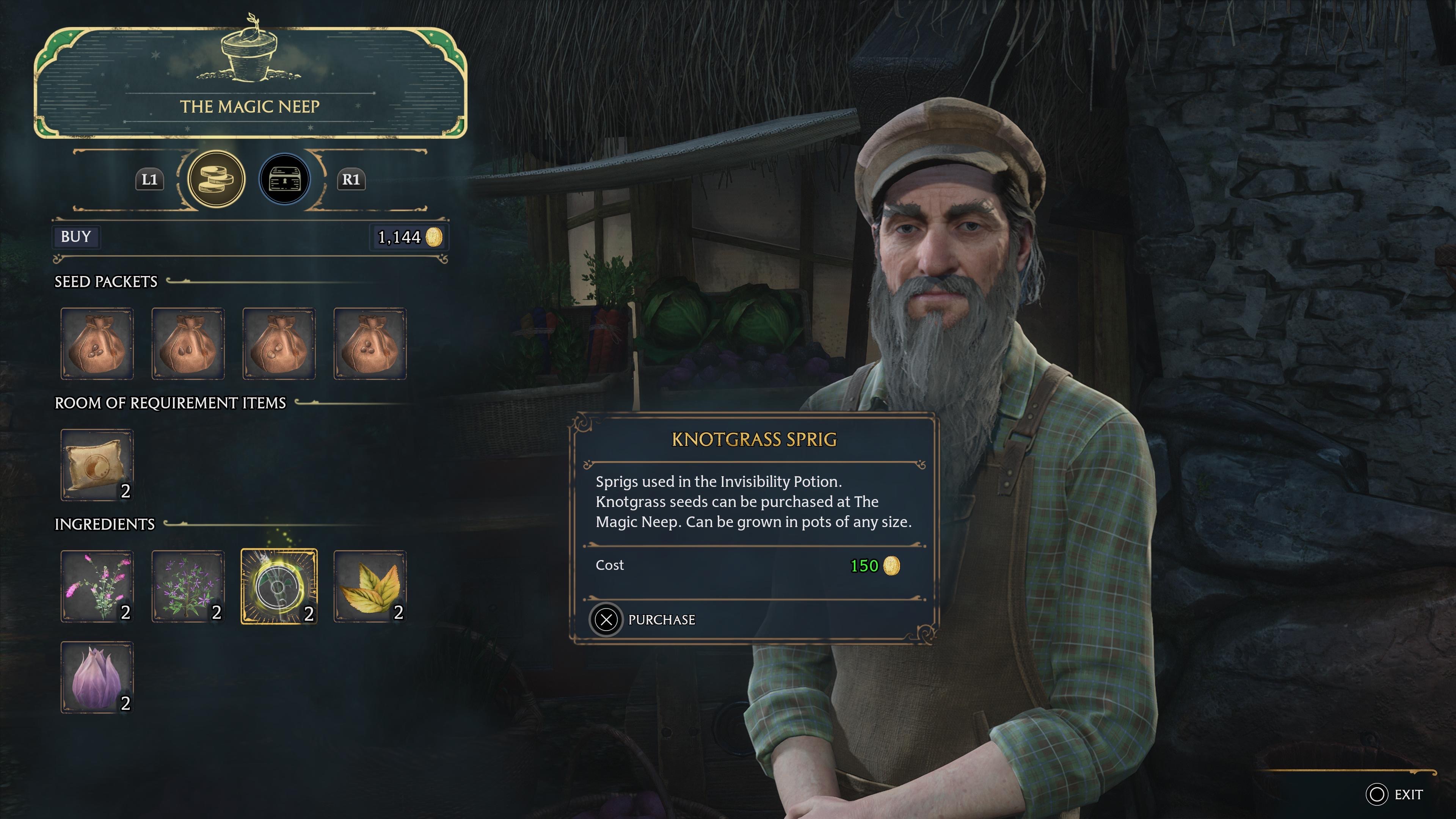
Task: Select the purple-flowered plant ingredient
Action: point(188,586)
